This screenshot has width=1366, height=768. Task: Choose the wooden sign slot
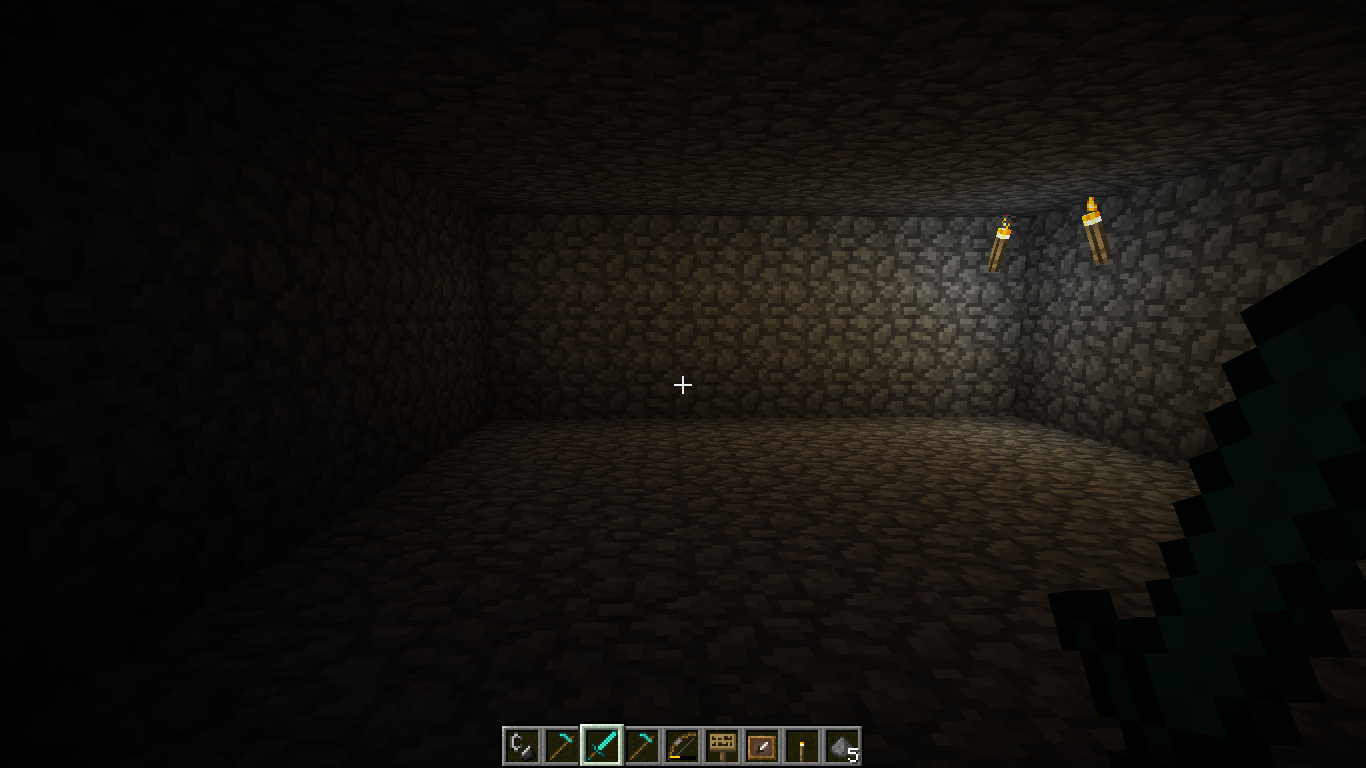(721, 746)
